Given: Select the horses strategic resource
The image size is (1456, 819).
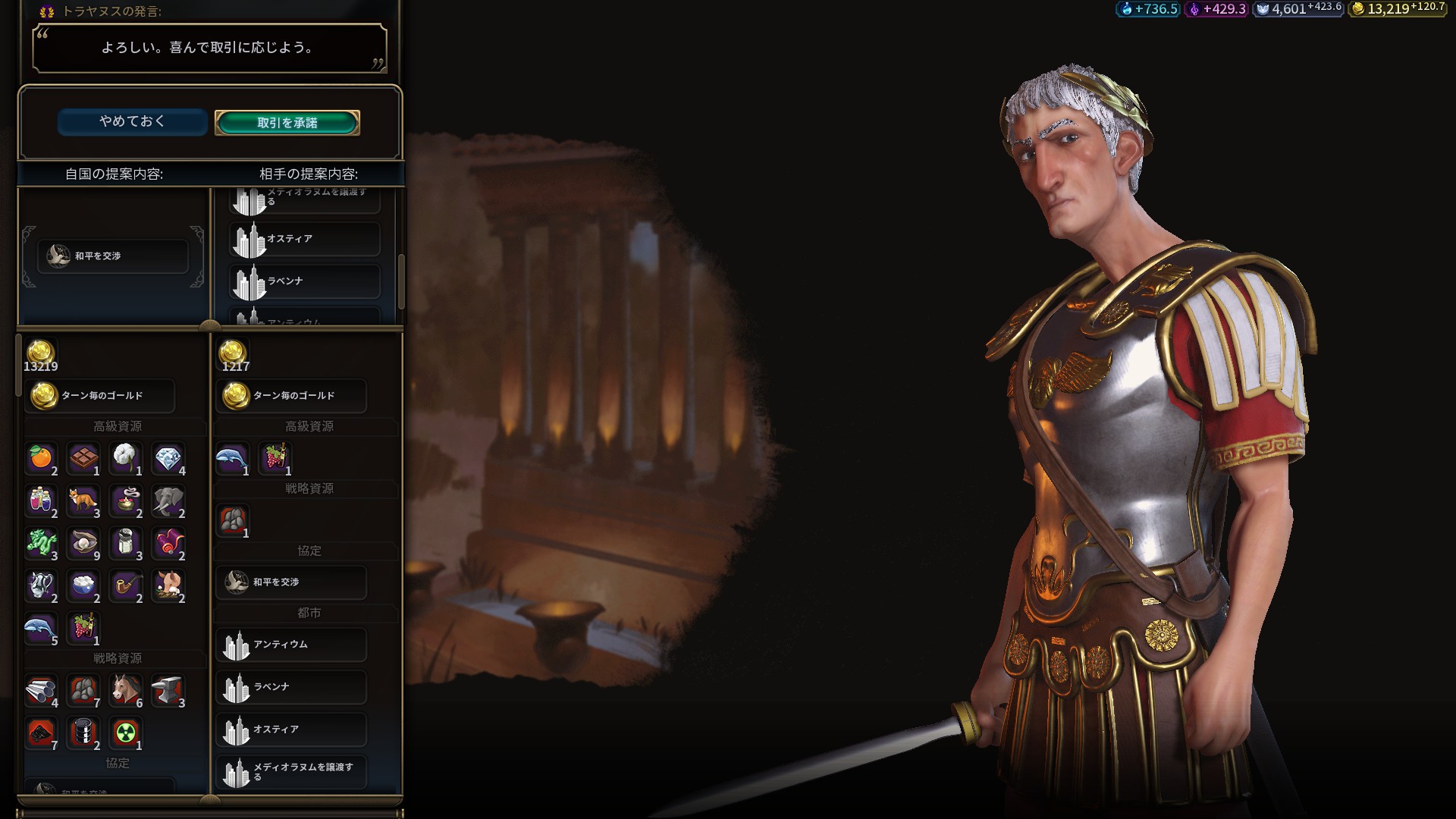Looking at the screenshot, I should click(126, 689).
